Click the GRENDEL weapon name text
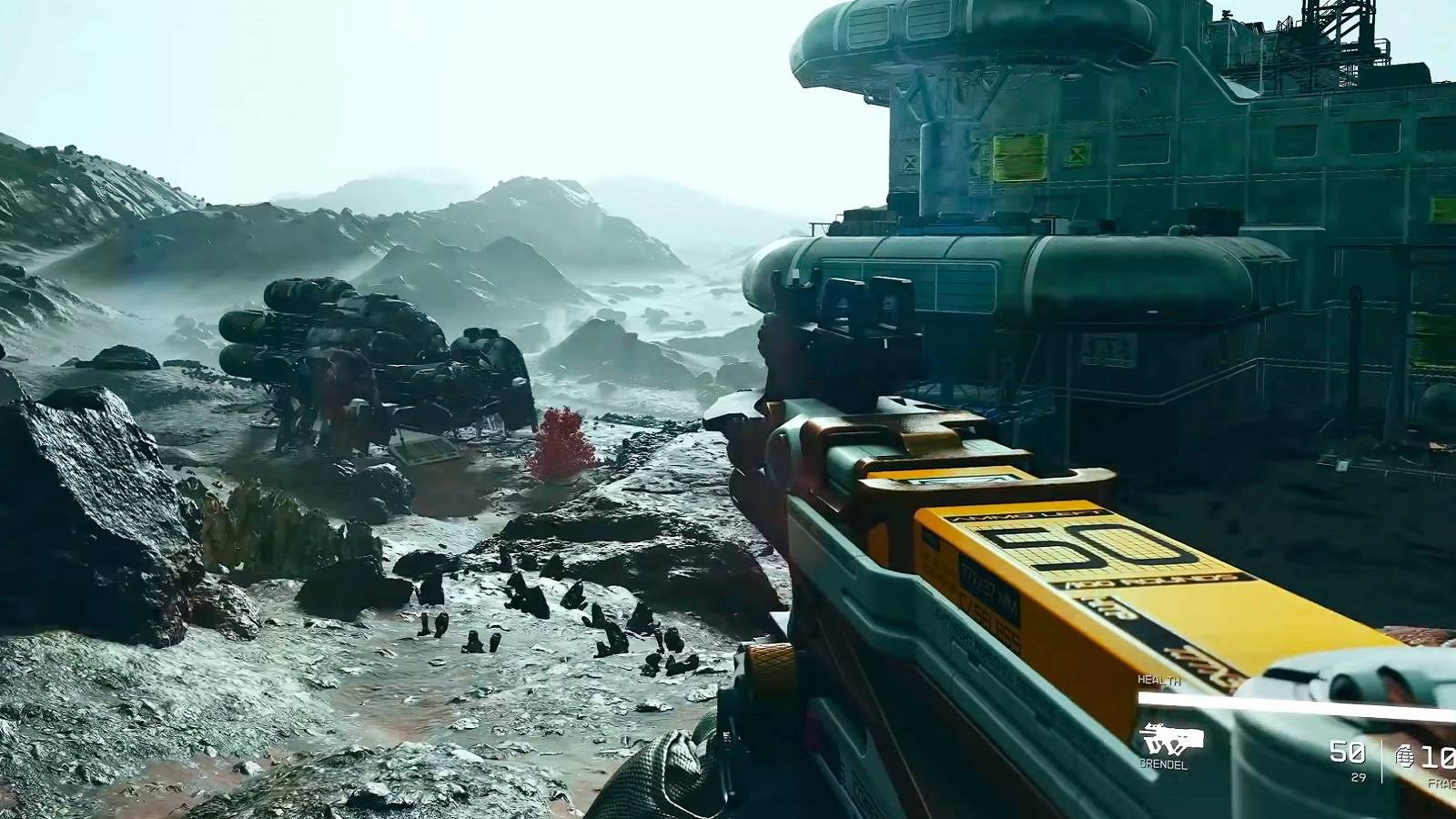 [1165, 763]
